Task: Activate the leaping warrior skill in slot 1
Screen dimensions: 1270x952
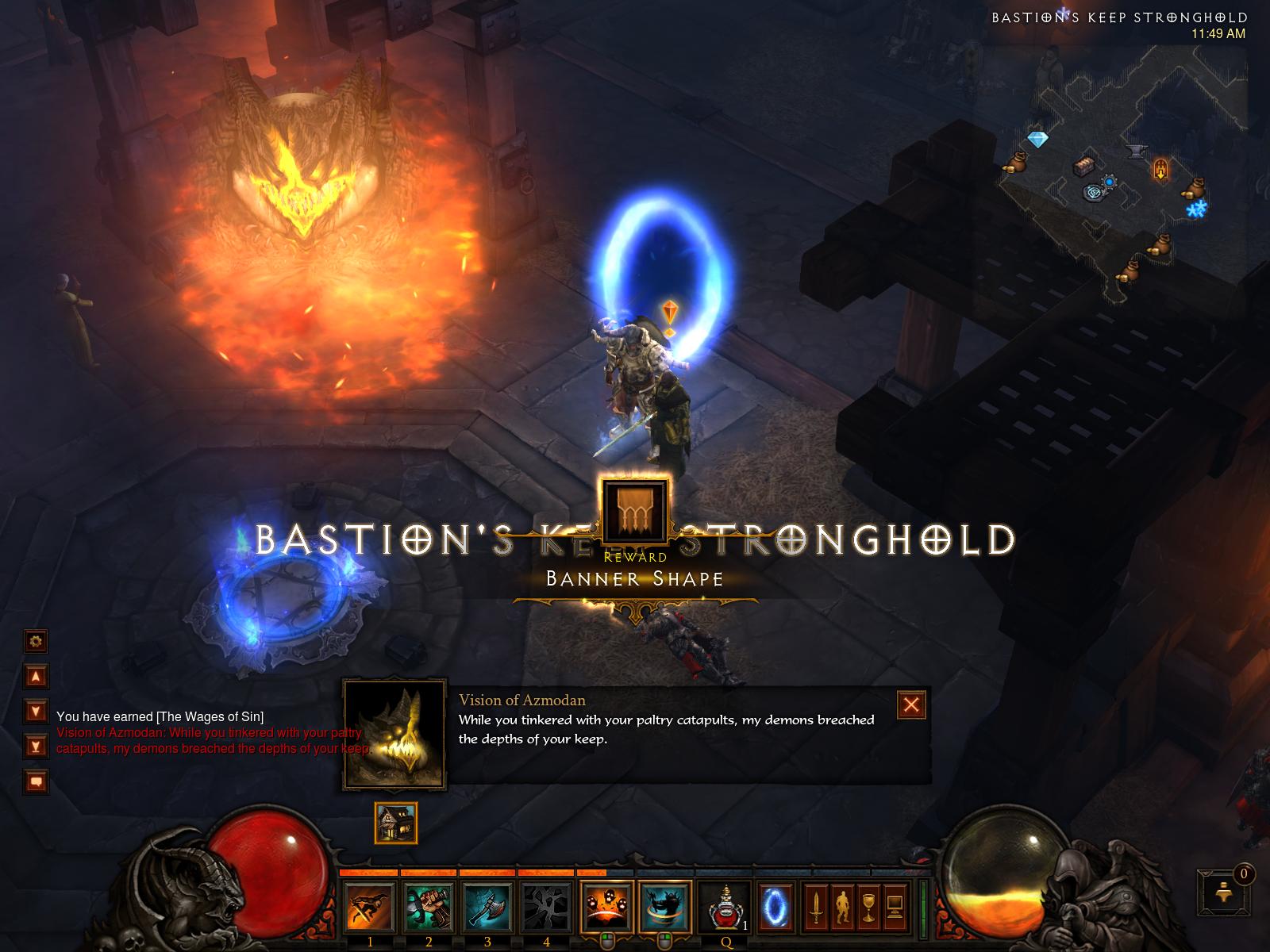Action: 370,907
